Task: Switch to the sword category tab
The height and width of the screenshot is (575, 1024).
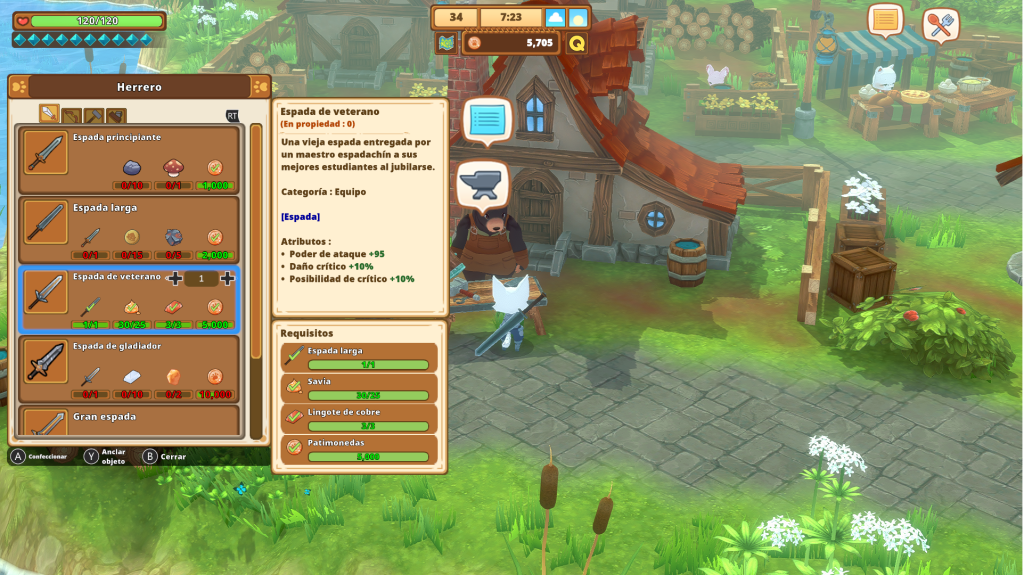Action: [x=49, y=114]
